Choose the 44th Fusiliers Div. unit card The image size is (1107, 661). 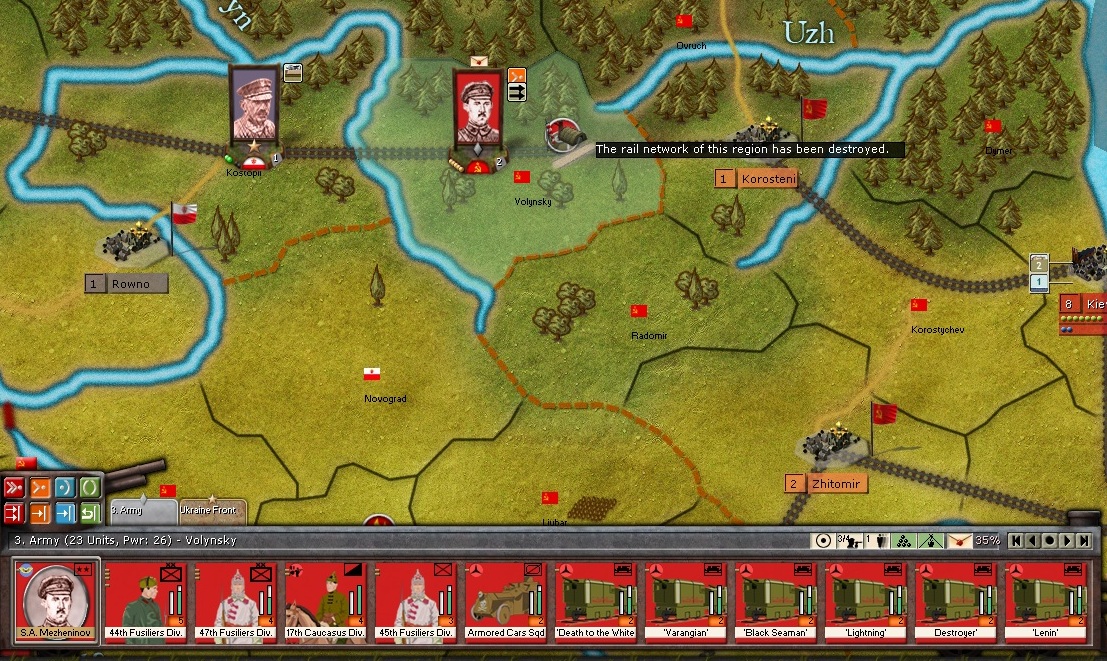pyautogui.click(x=146, y=602)
